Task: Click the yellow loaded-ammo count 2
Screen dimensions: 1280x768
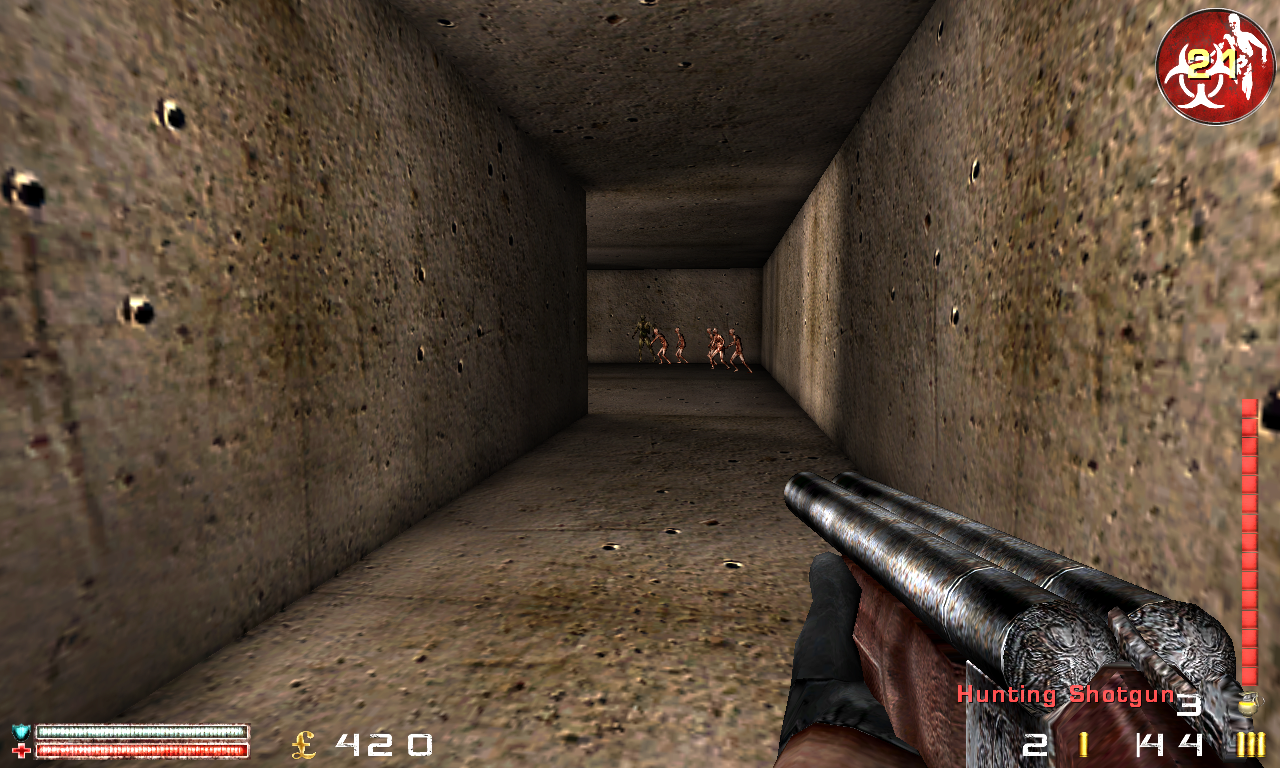Action: point(1034,745)
